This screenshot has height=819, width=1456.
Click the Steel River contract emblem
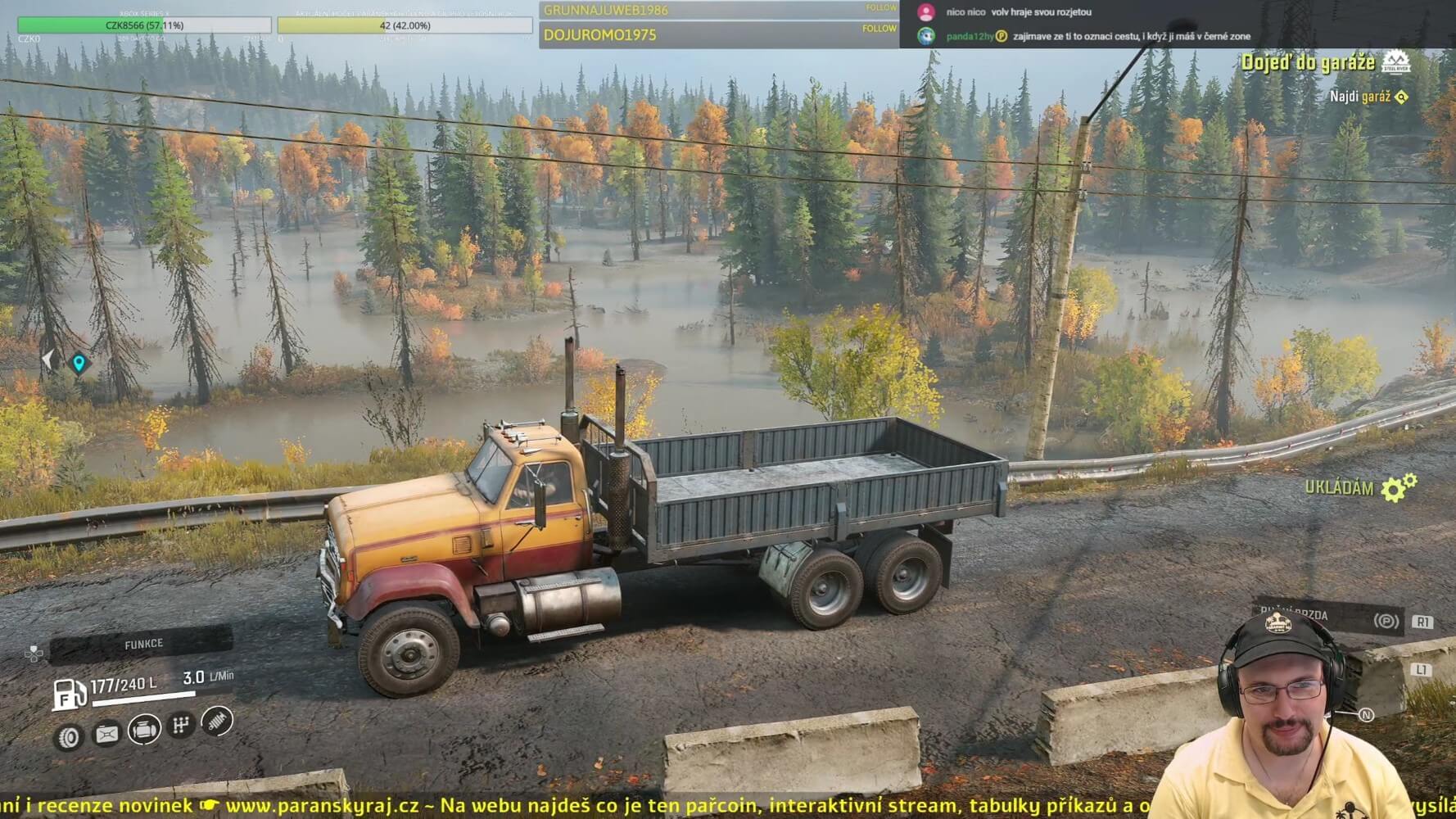[x=1396, y=61]
